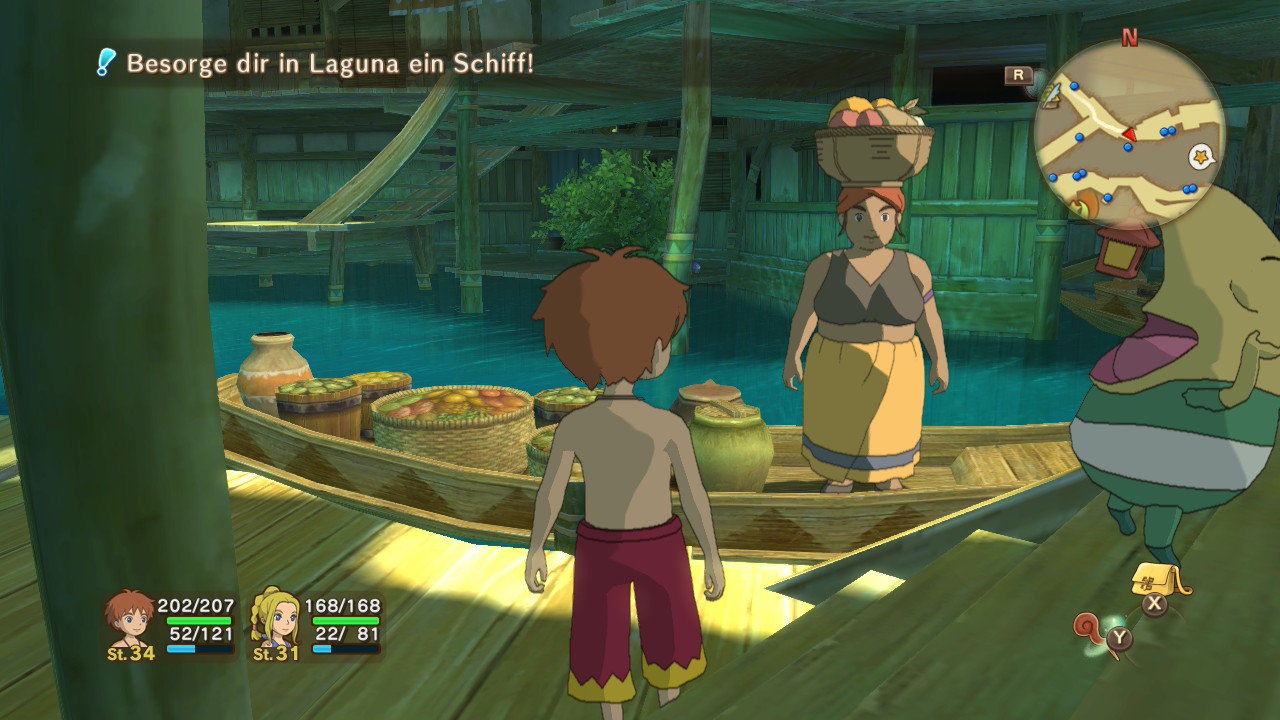Open the circular minimap
The image size is (1280, 720).
[x=1128, y=135]
